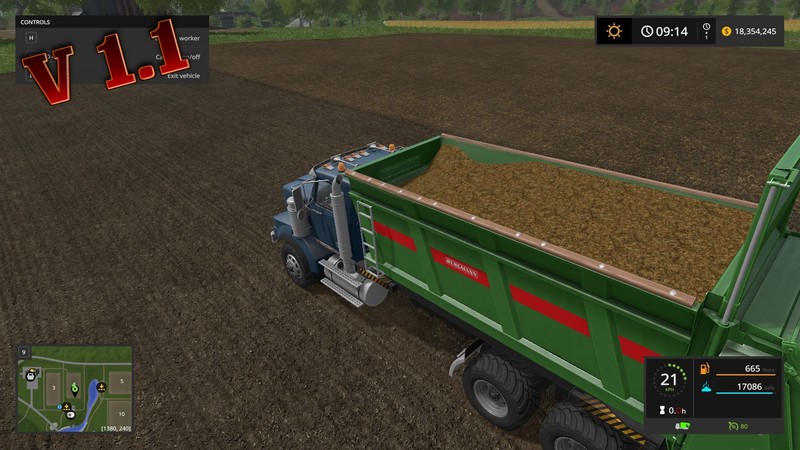Click the gold coin money icon

coord(726,31)
